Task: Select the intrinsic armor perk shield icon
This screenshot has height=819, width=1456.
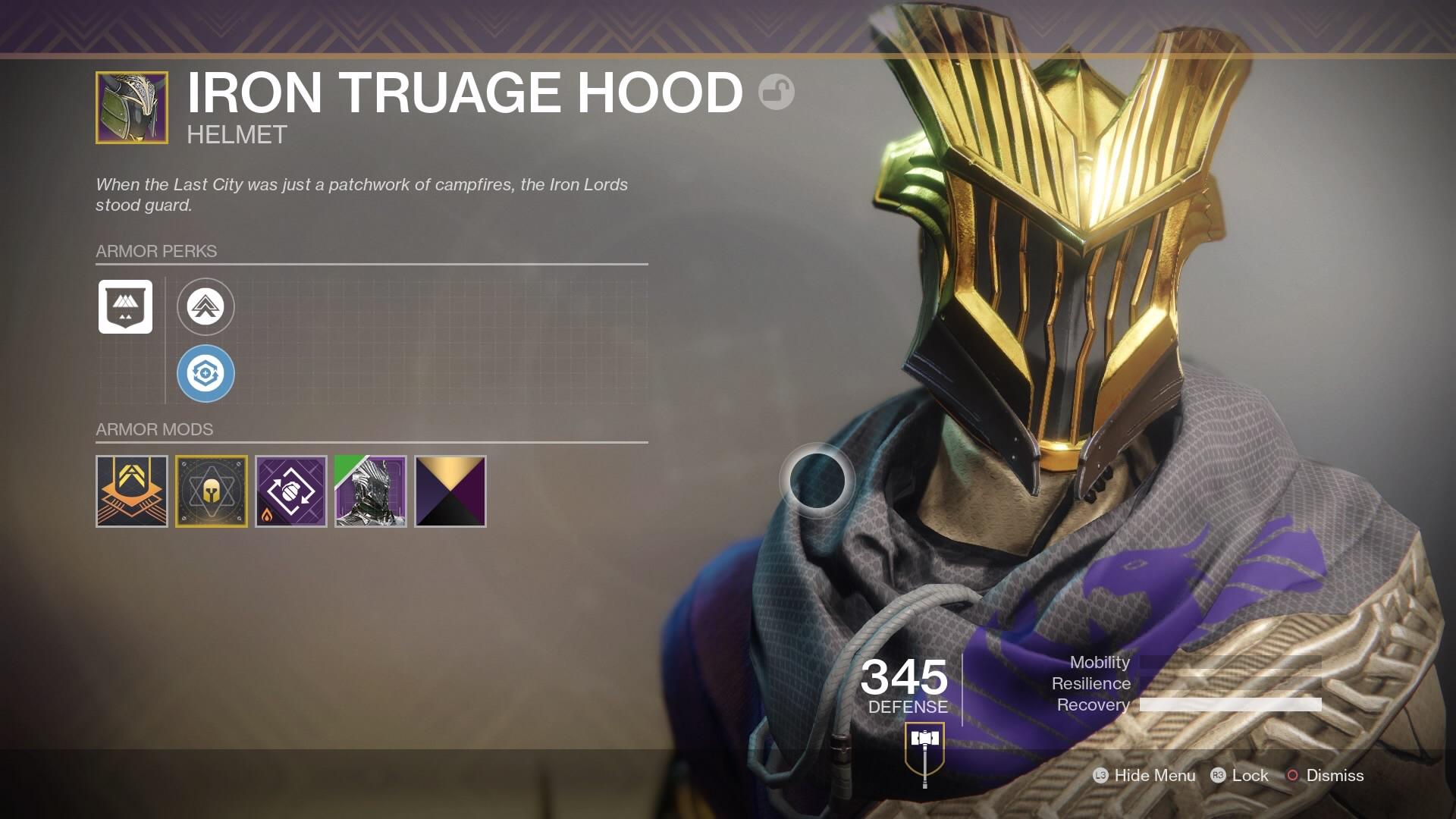Action: click(x=125, y=307)
